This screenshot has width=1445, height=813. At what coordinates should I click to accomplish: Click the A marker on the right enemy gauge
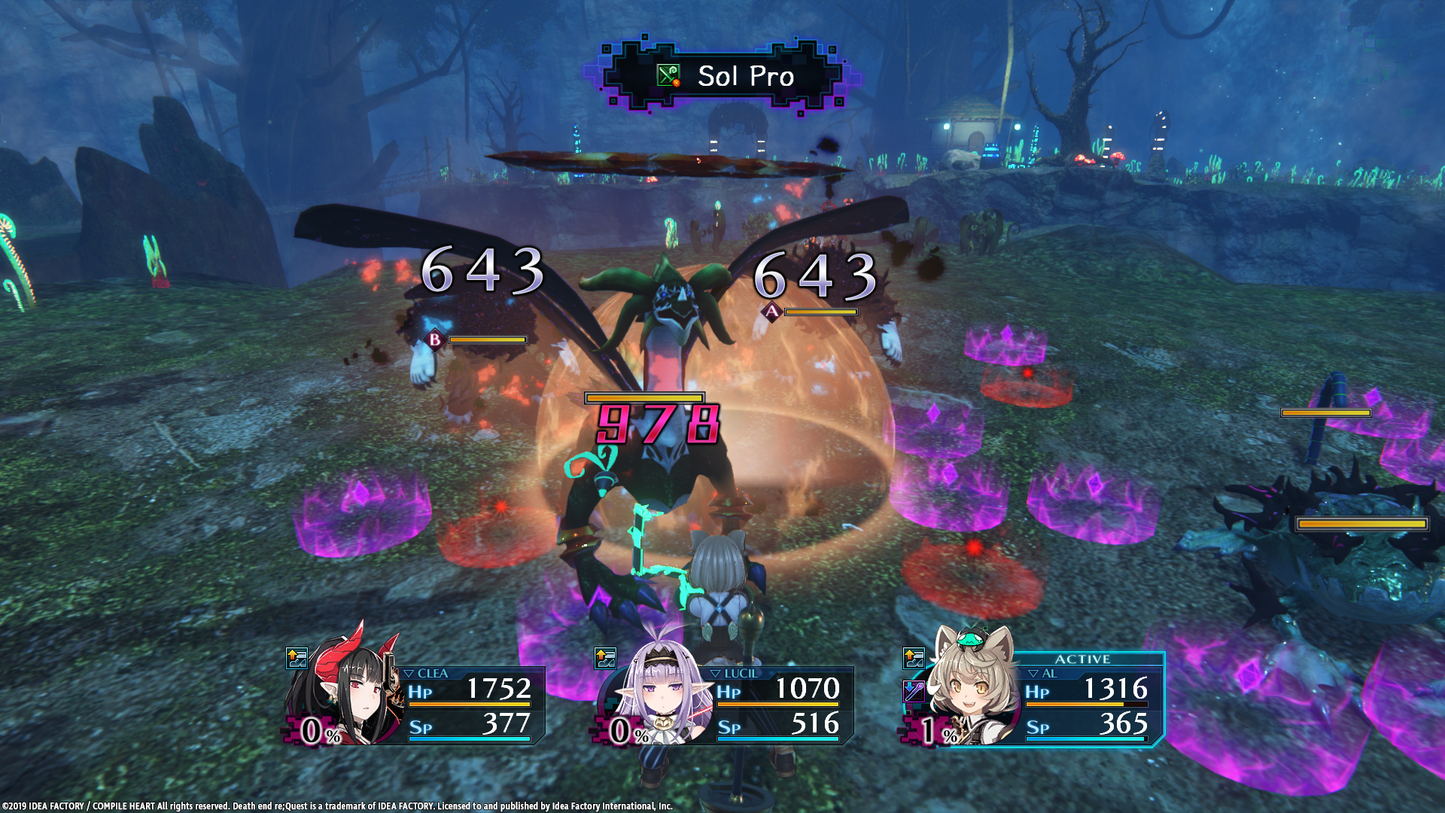(x=771, y=314)
